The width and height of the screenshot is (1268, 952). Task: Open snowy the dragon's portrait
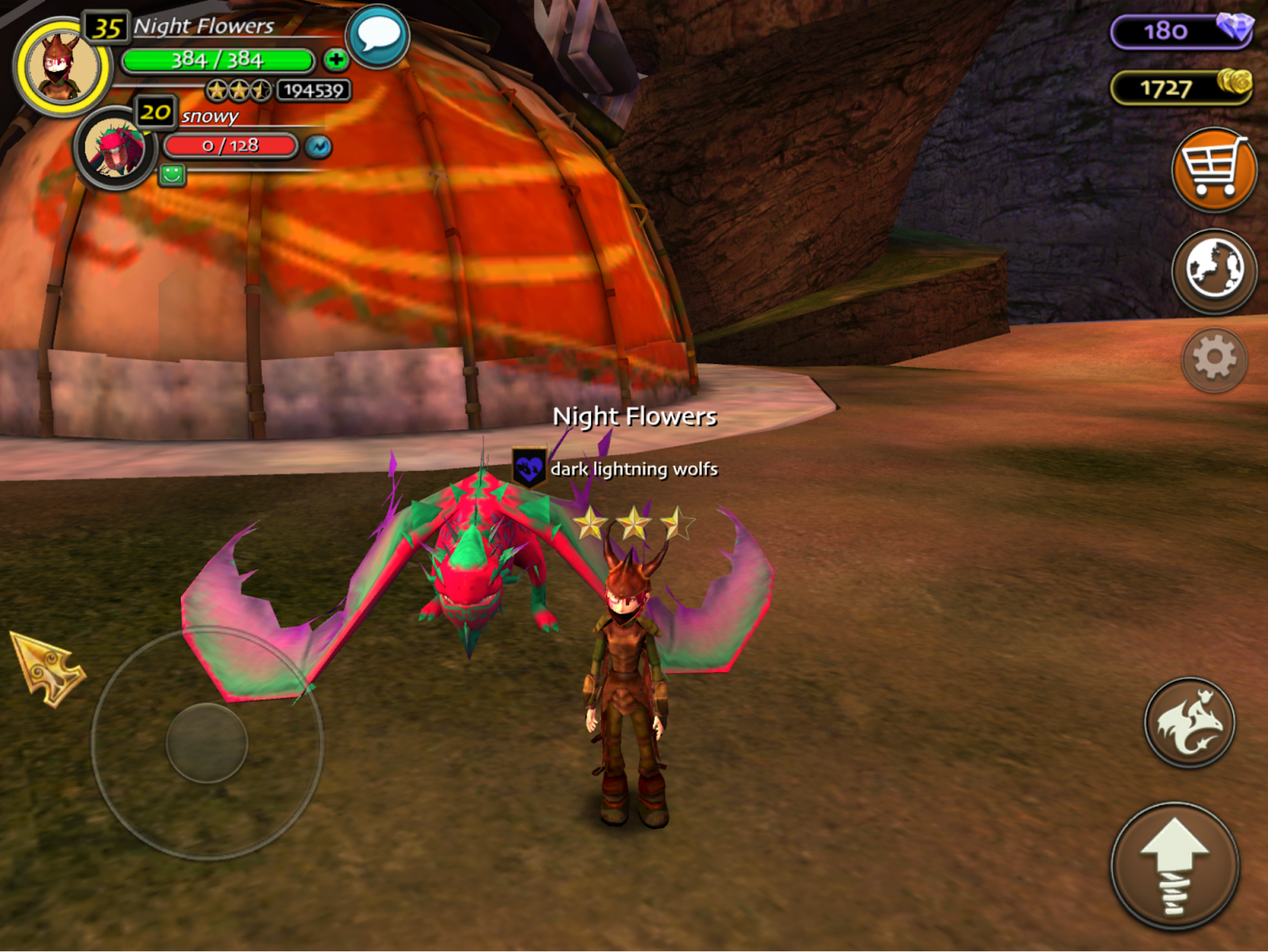[116, 148]
